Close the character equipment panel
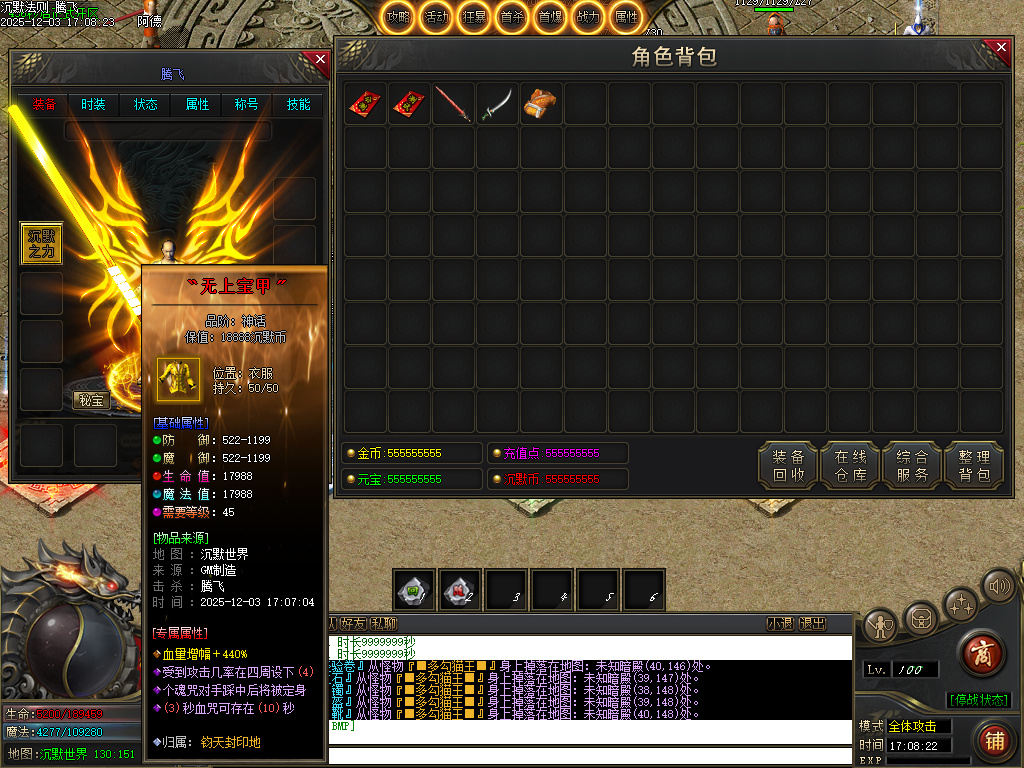Viewport: 1024px width, 768px height. [320, 60]
